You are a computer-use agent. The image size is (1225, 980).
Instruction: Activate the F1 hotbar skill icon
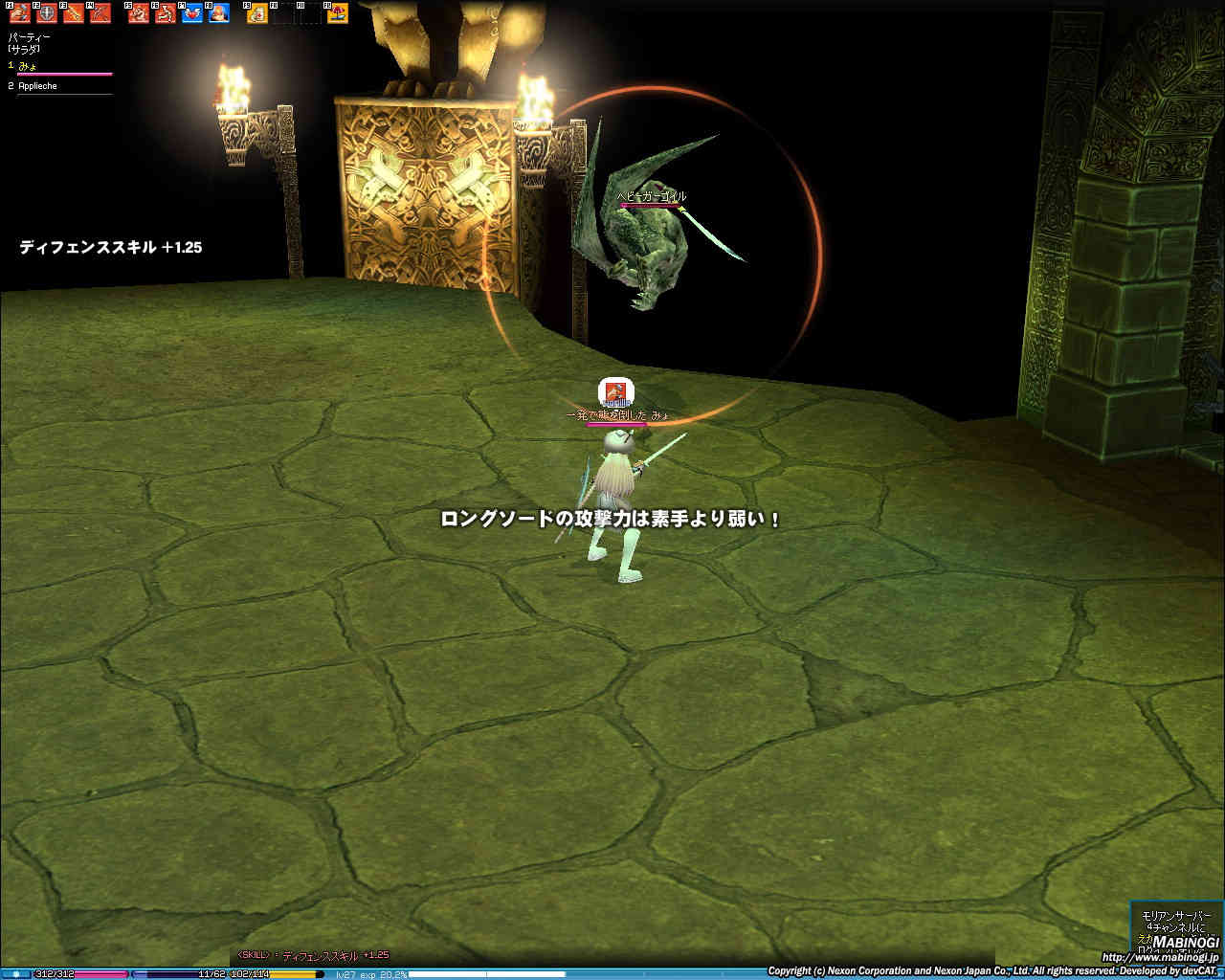coord(19,13)
